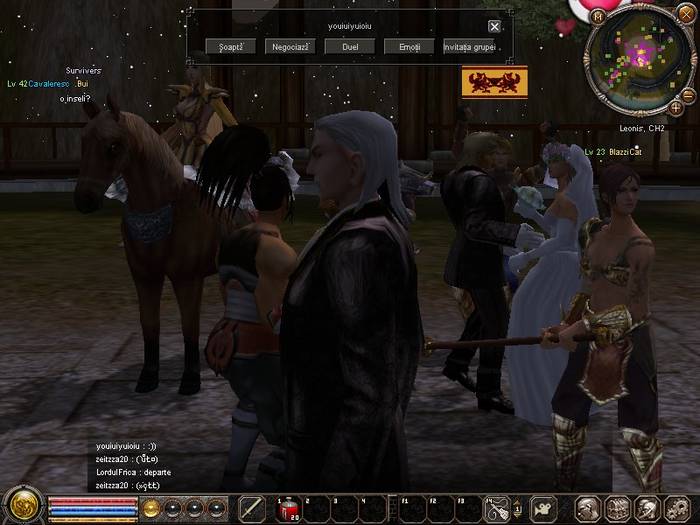Open the system options gear icon
Image resolution: width=700 pixels, height=525 pixels.
tap(676, 509)
